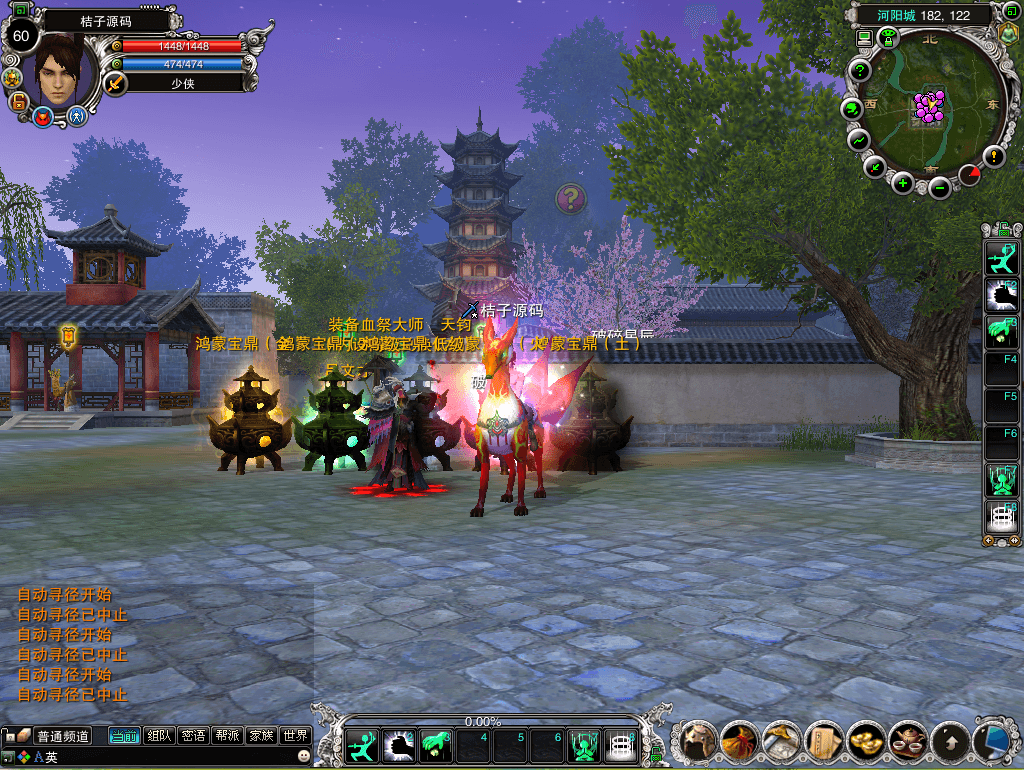Open the scroll icon in the bottom menu
The width and height of the screenshot is (1024, 770).
coord(824,742)
